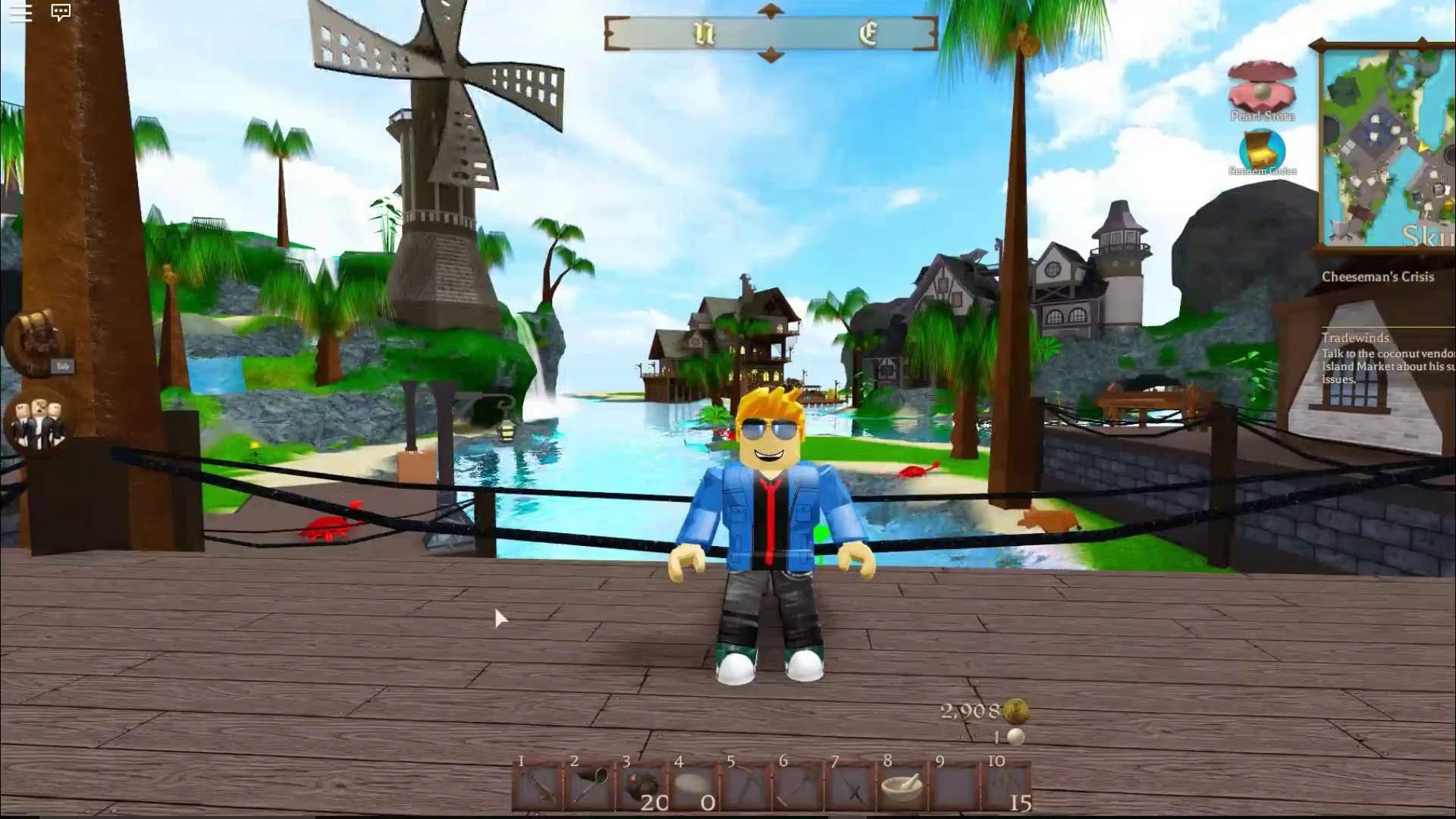Open the party group icon
1456x819 pixels.
(38, 422)
